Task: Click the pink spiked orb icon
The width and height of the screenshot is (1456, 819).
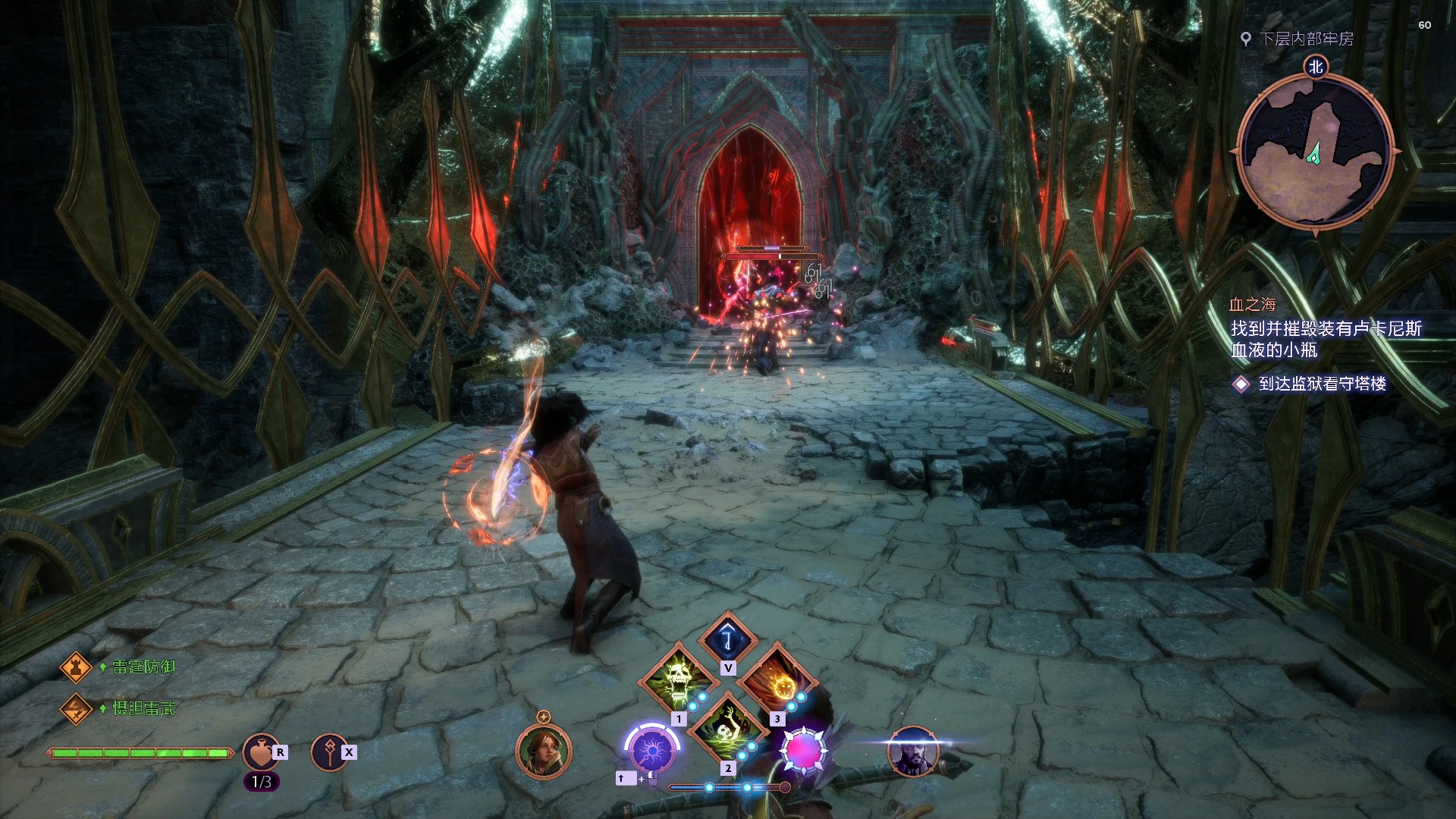Action: [x=805, y=750]
